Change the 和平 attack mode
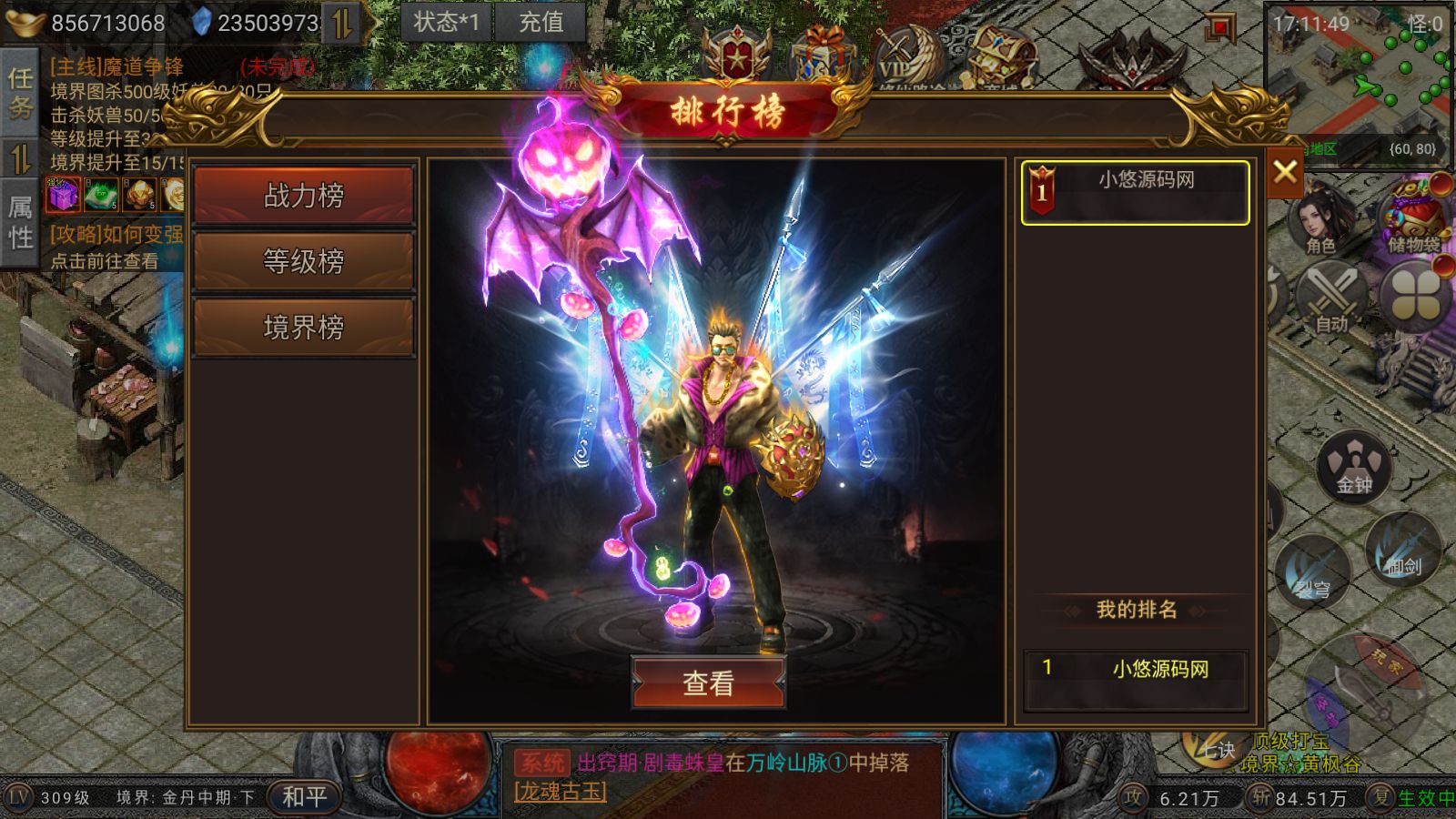 click(x=304, y=797)
